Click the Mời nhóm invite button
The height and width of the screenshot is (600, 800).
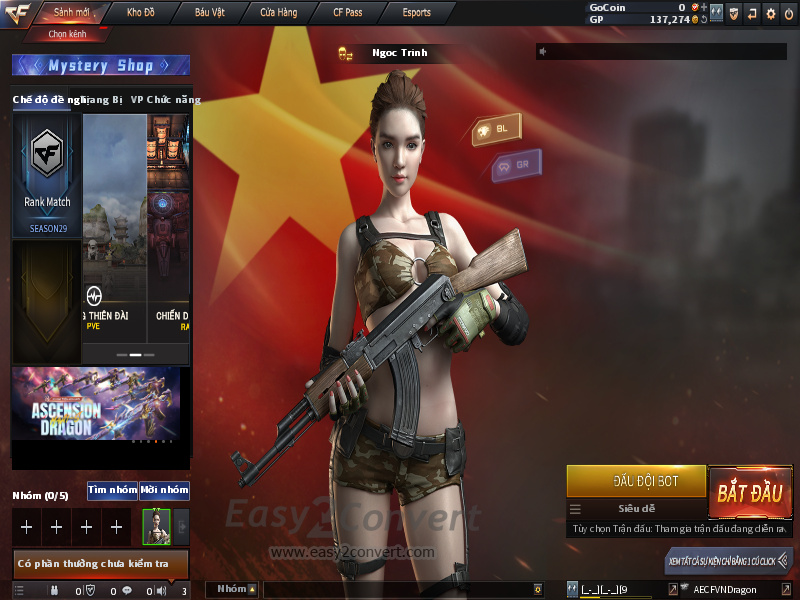pyautogui.click(x=164, y=490)
